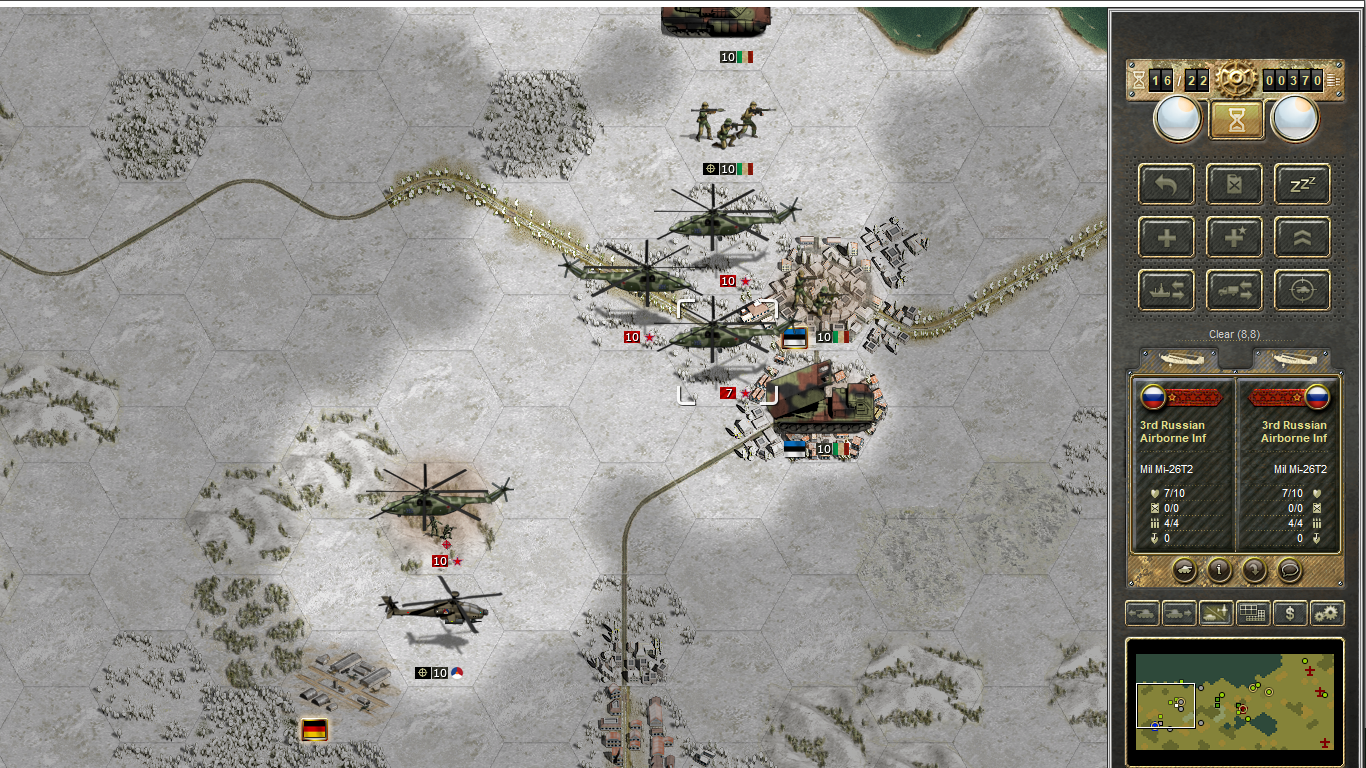Click the fuel canister supply button
Image resolution: width=1366 pixels, height=768 pixels.
tap(1234, 184)
